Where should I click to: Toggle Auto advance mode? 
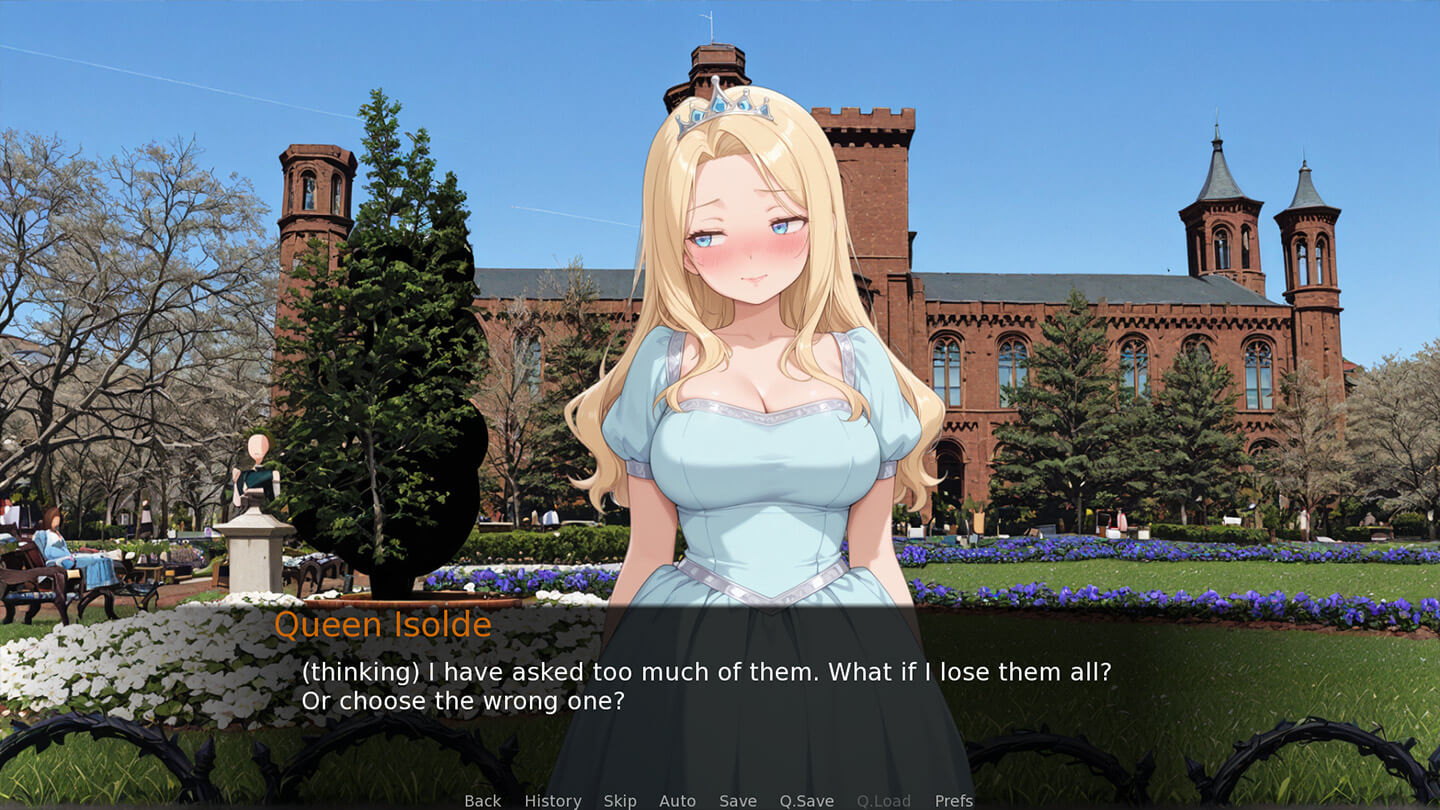click(677, 800)
